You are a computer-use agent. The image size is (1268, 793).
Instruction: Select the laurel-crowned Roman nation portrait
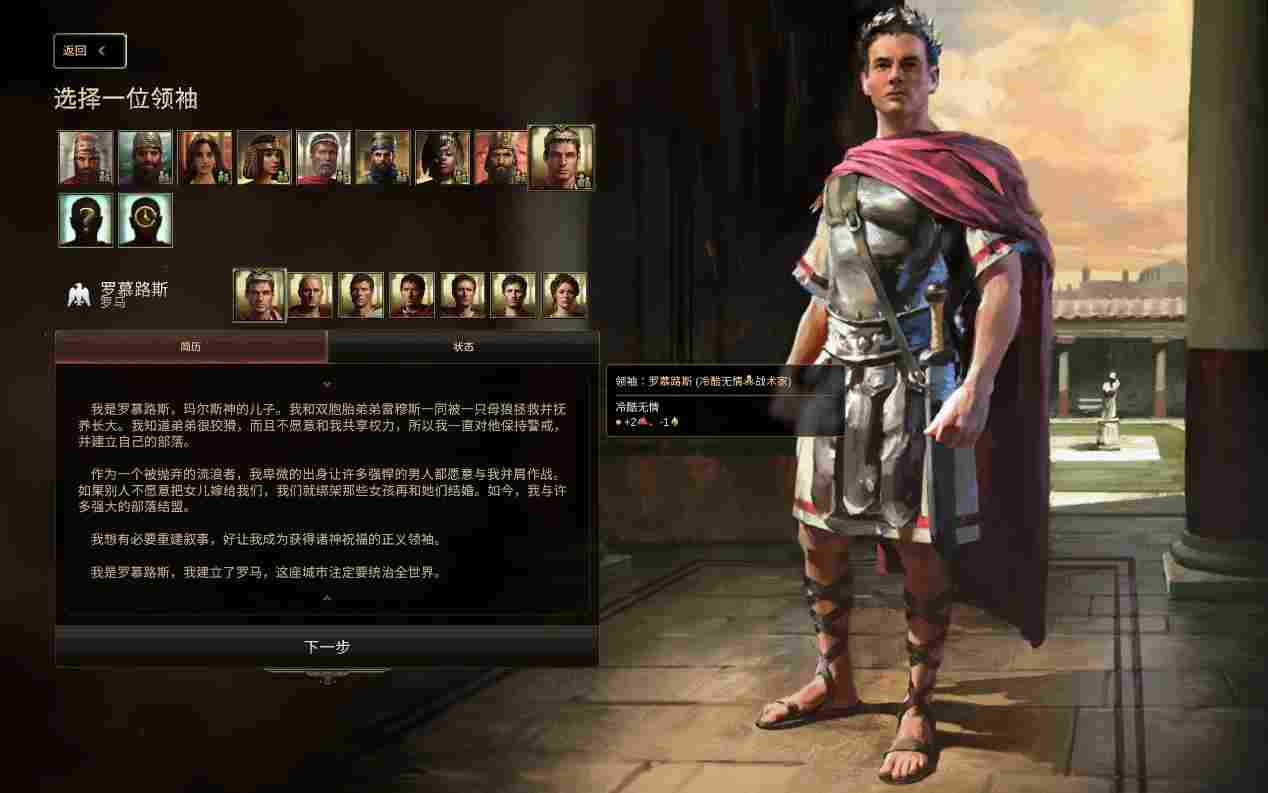(560, 158)
